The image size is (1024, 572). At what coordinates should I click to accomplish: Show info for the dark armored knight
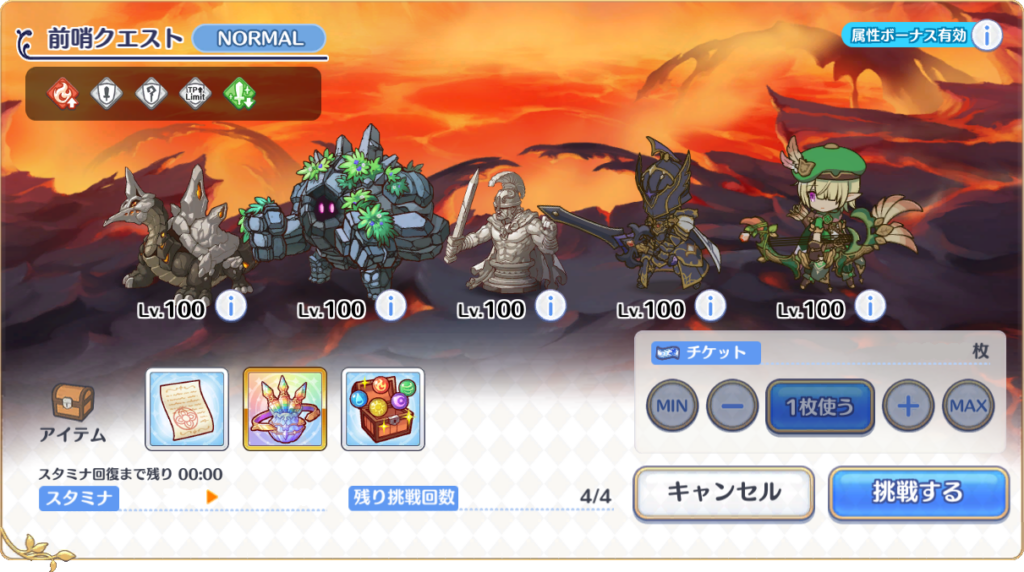(710, 306)
